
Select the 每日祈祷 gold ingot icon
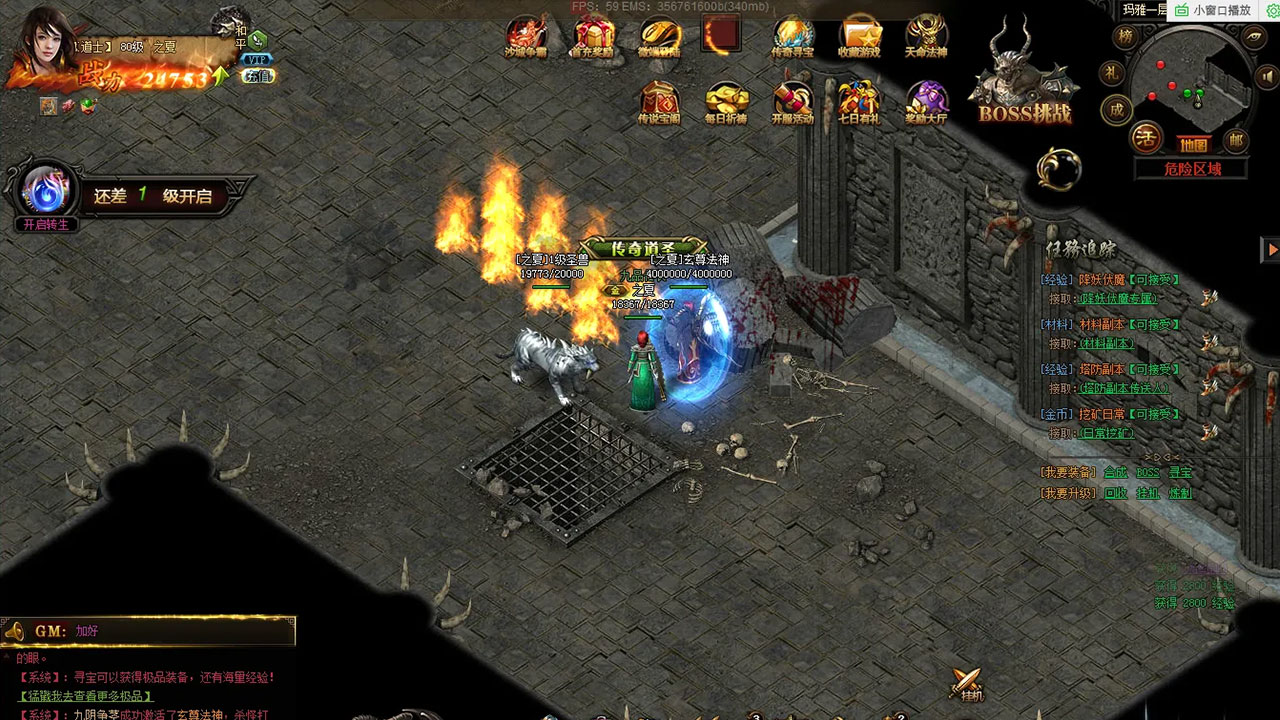[x=726, y=102]
